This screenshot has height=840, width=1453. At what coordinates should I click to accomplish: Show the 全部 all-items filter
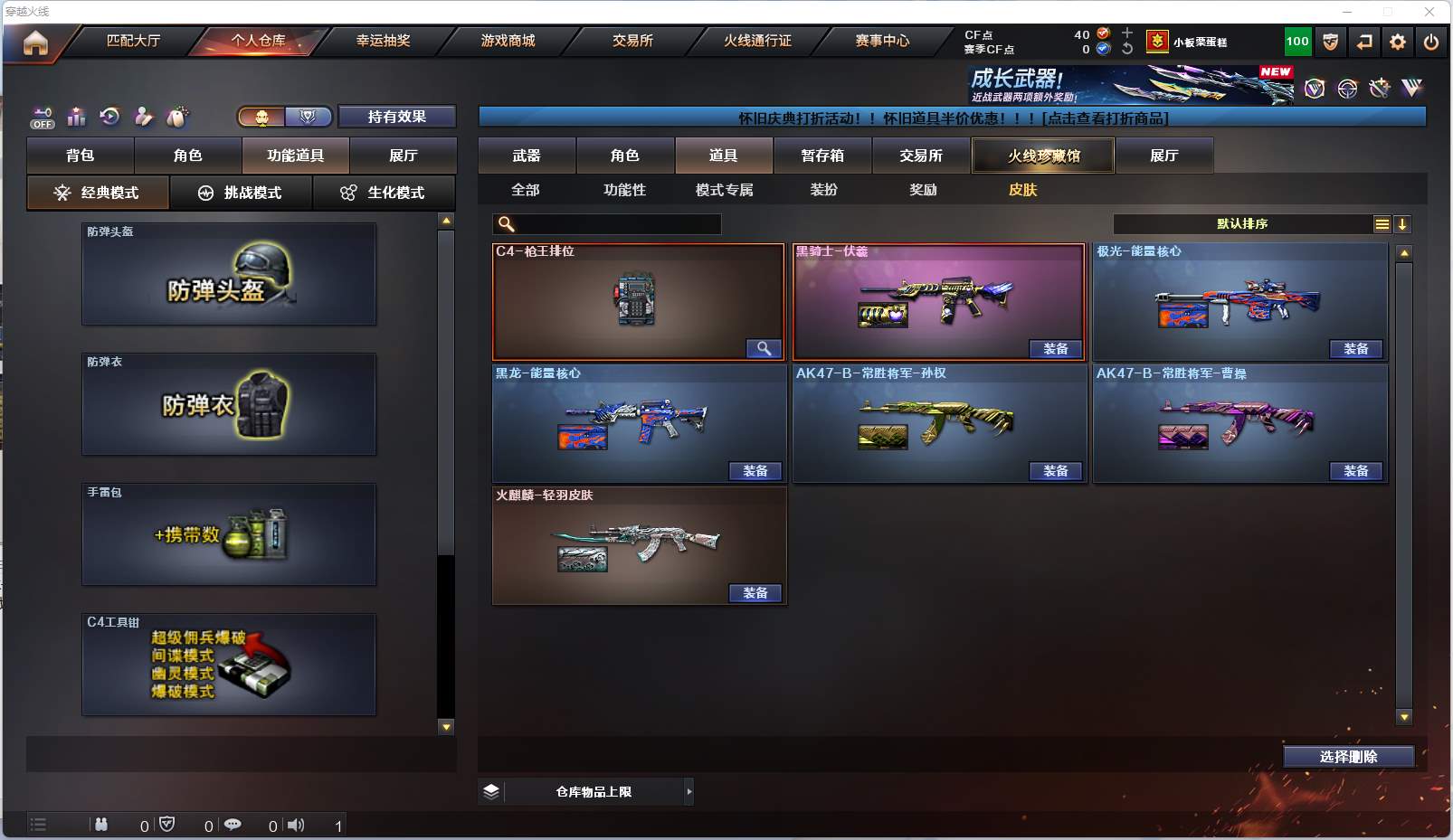coord(526,190)
